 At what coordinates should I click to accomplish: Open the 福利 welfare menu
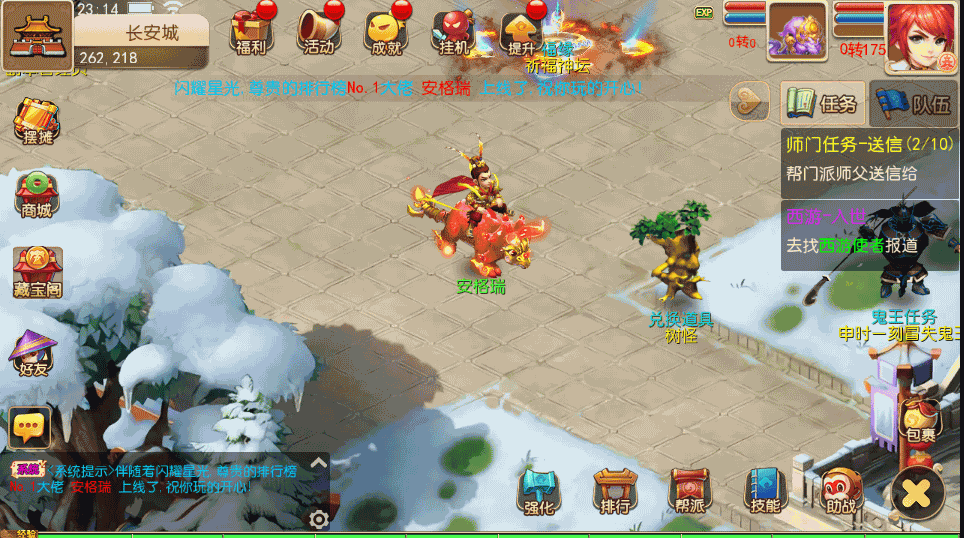tap(248, 32)
